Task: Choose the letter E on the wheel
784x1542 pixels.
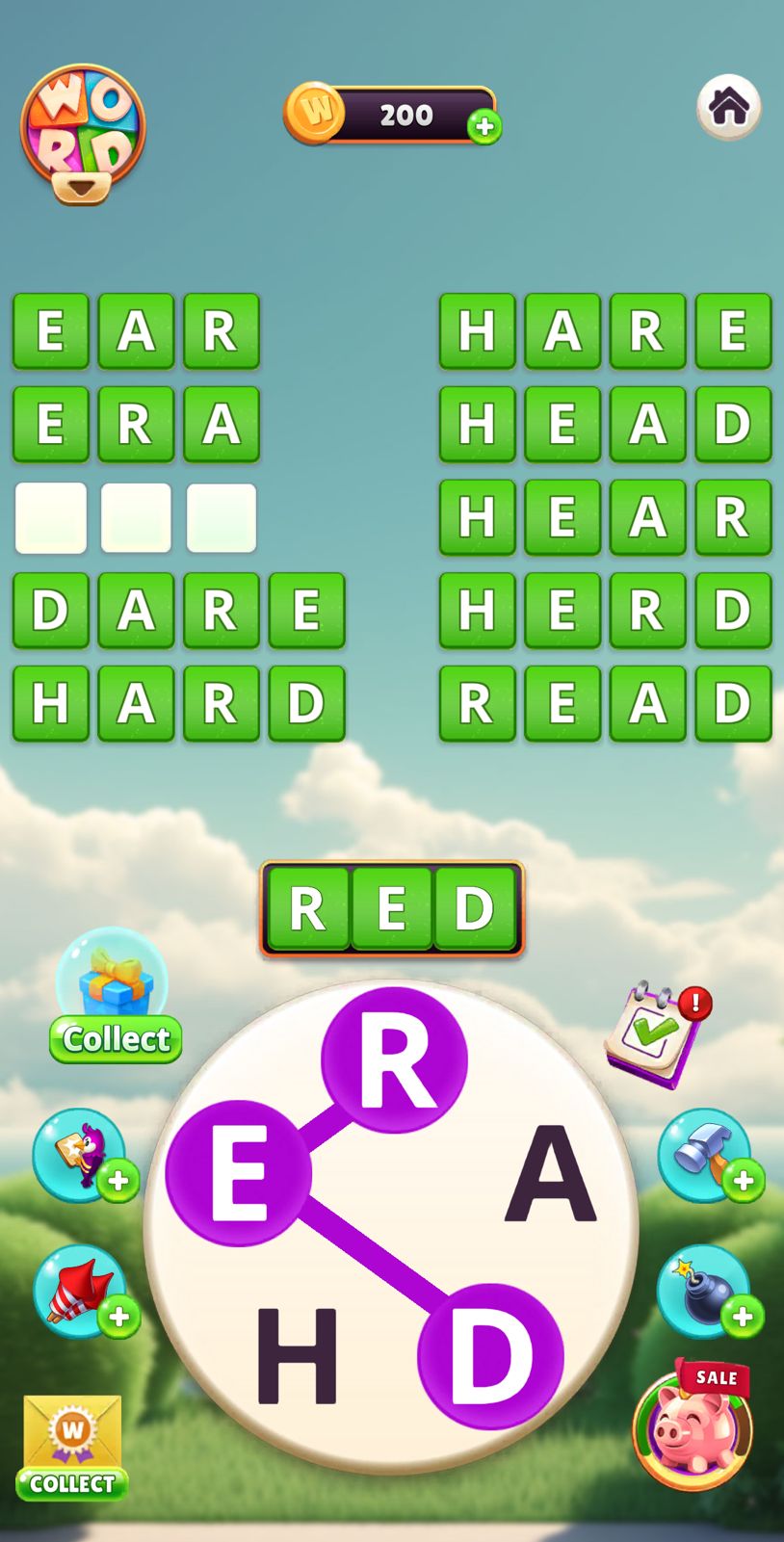Action: [238, 1174]
